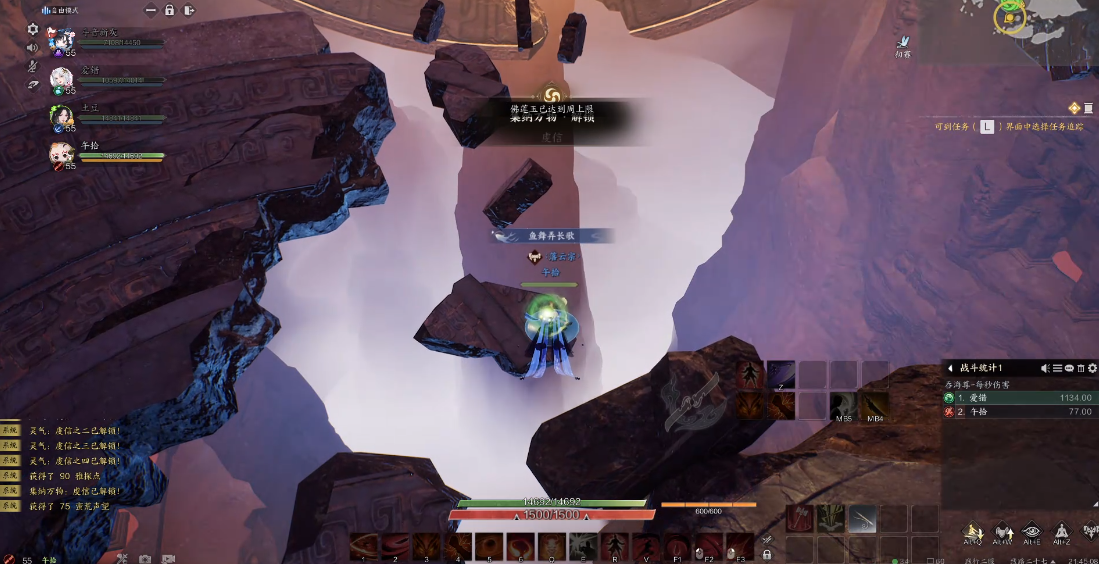Select party member 午拾's portrait

click(62, 154)
